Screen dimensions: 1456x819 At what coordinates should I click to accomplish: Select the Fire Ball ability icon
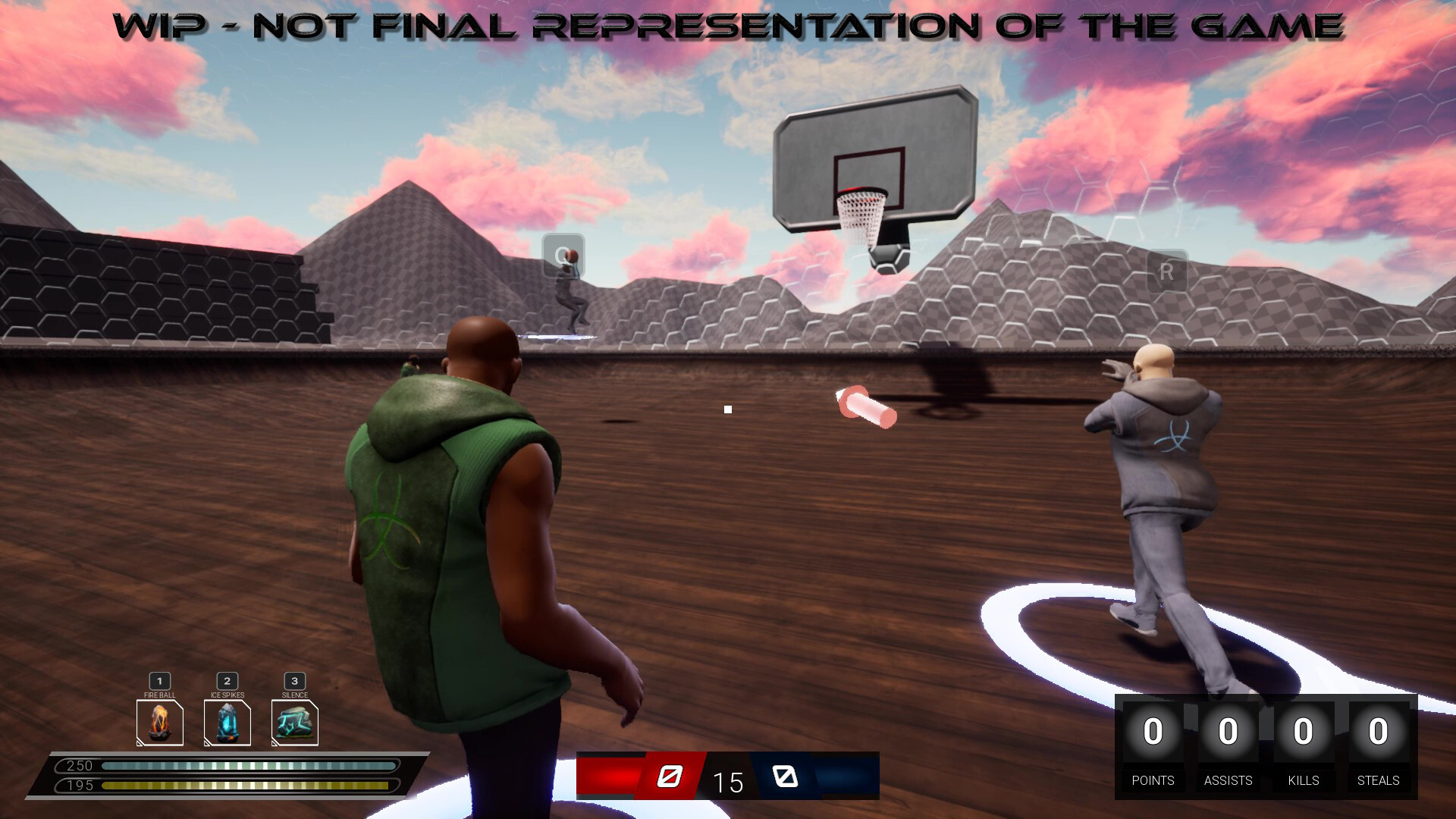159,721
